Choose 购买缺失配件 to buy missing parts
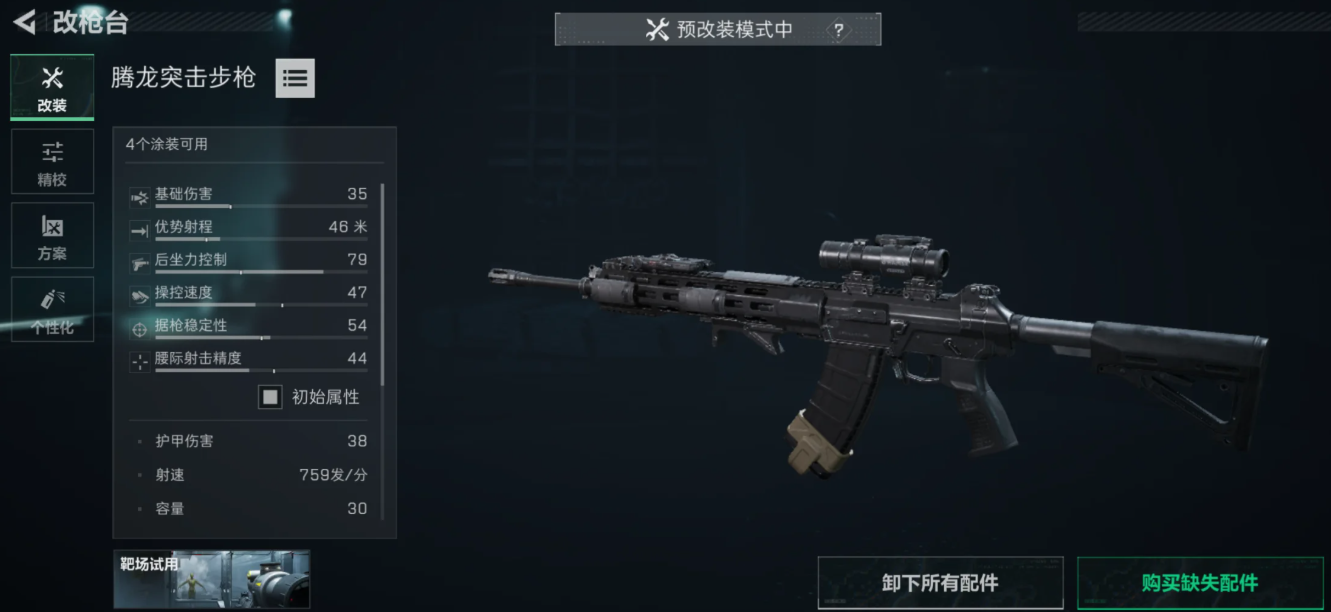Screen dimensions: 1331x612 click(x=1199, y=583)
